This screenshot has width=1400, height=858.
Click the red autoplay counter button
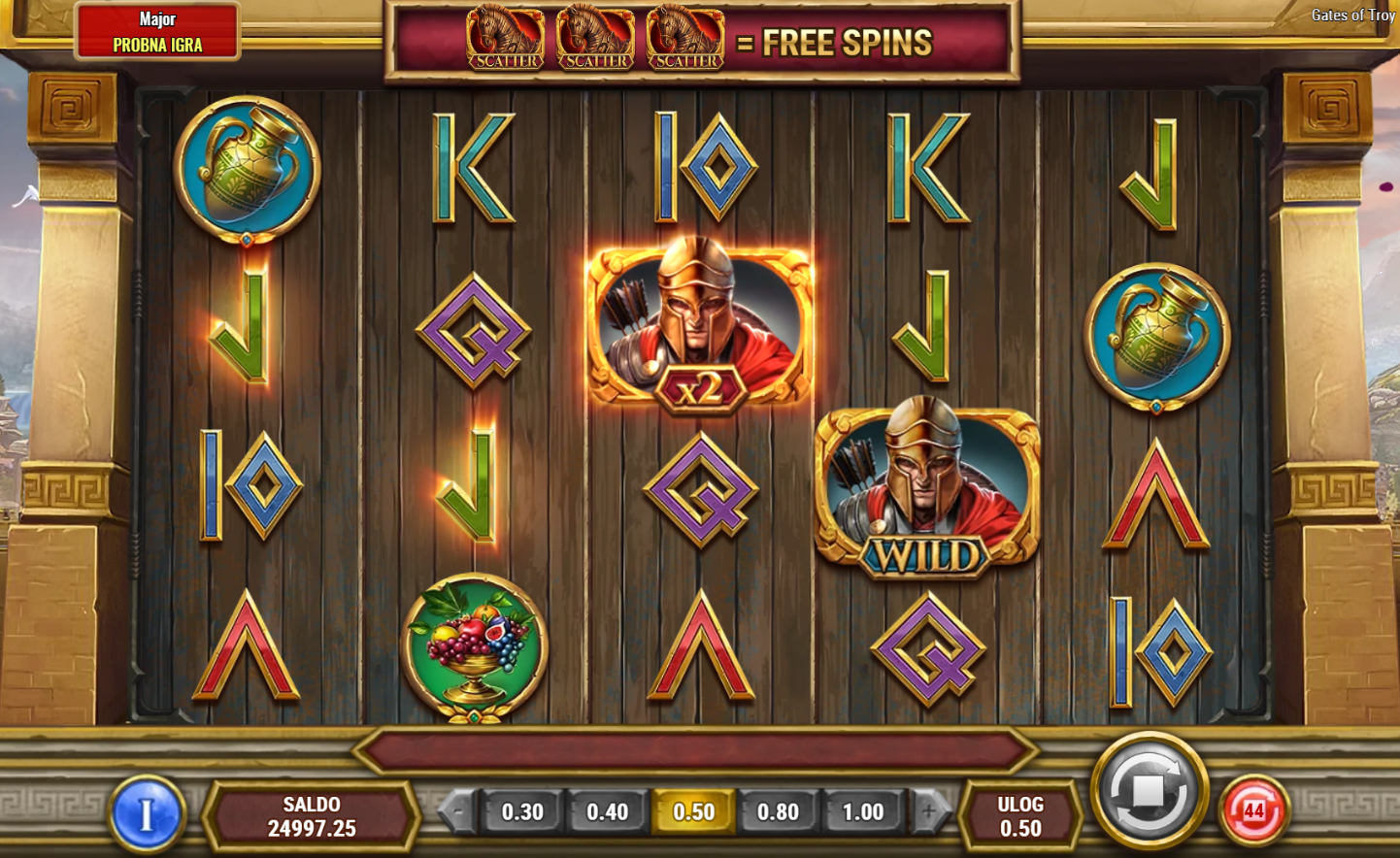click(1253, 810)
